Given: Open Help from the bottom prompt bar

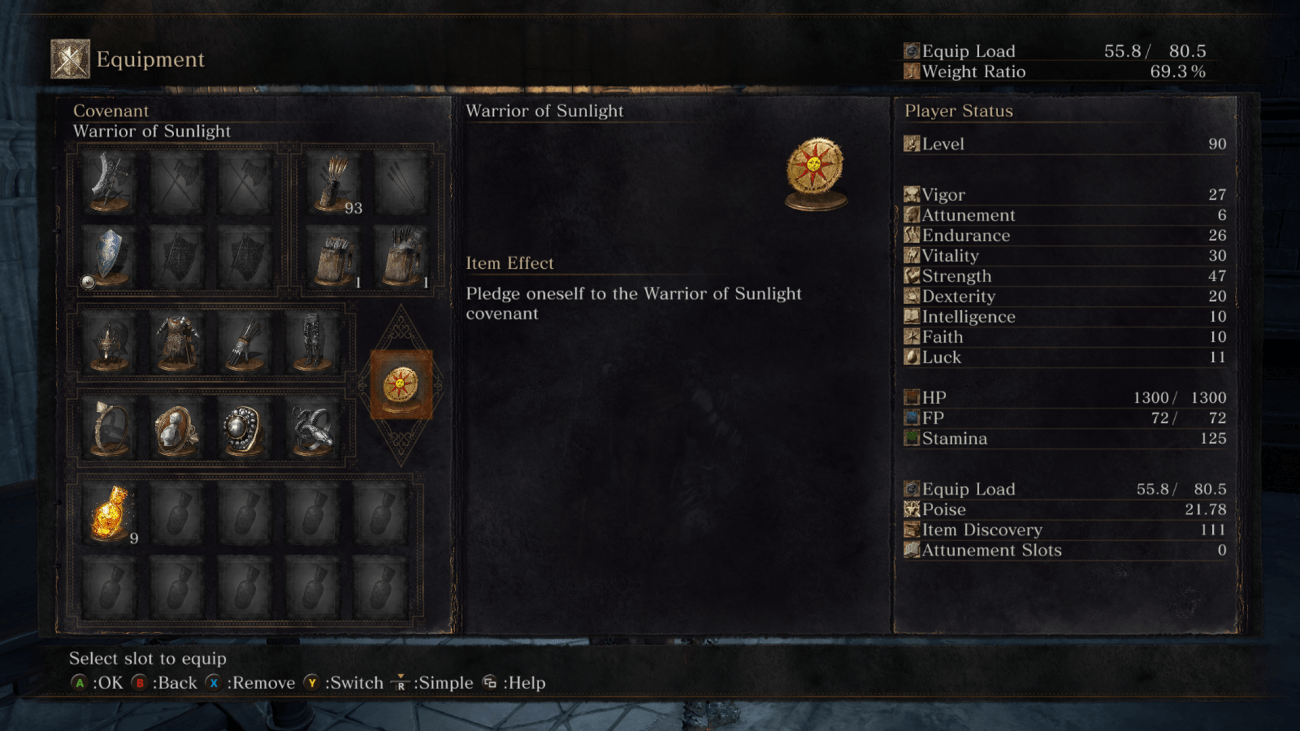Looking at the screenshot, I should (x=515, y=683).
